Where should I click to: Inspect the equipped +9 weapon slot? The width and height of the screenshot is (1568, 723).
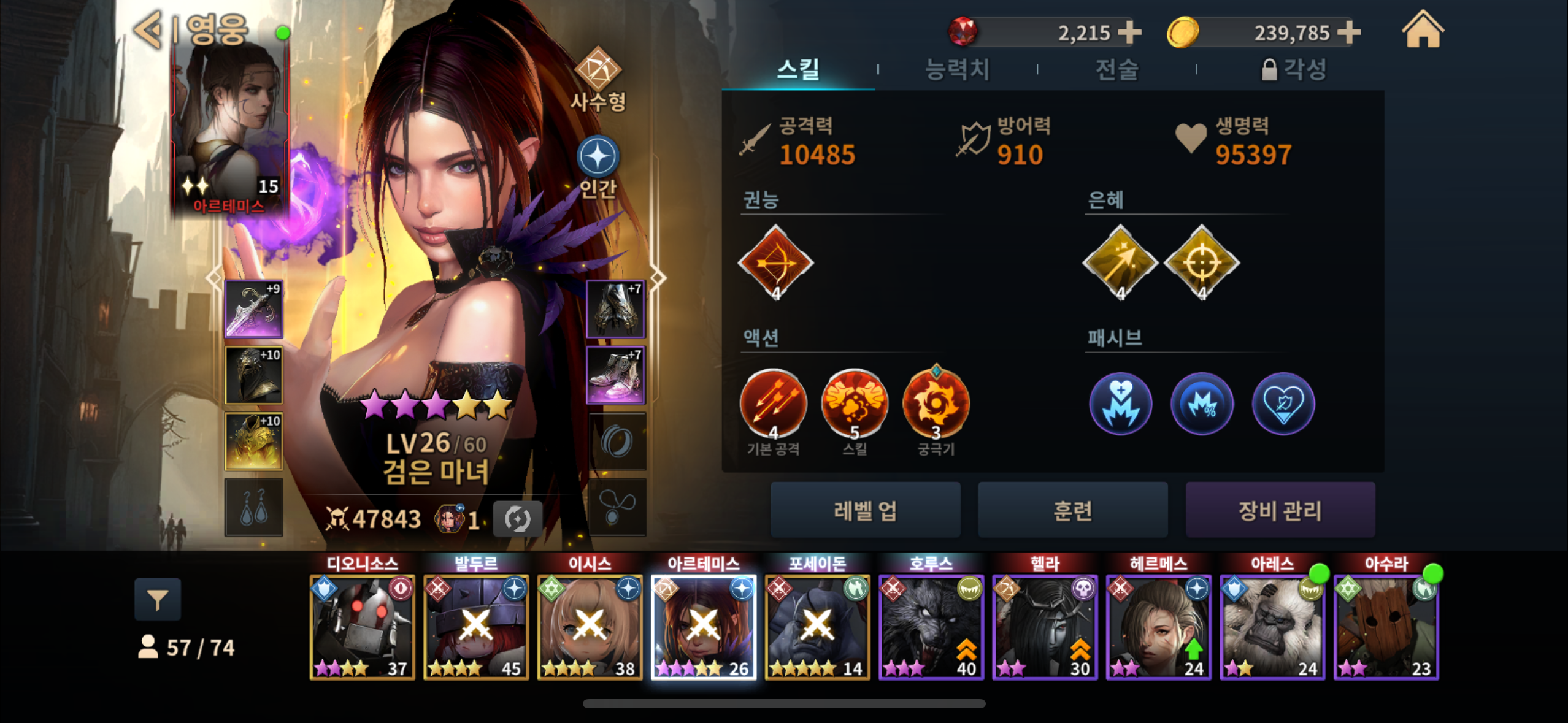coord(254,309)
